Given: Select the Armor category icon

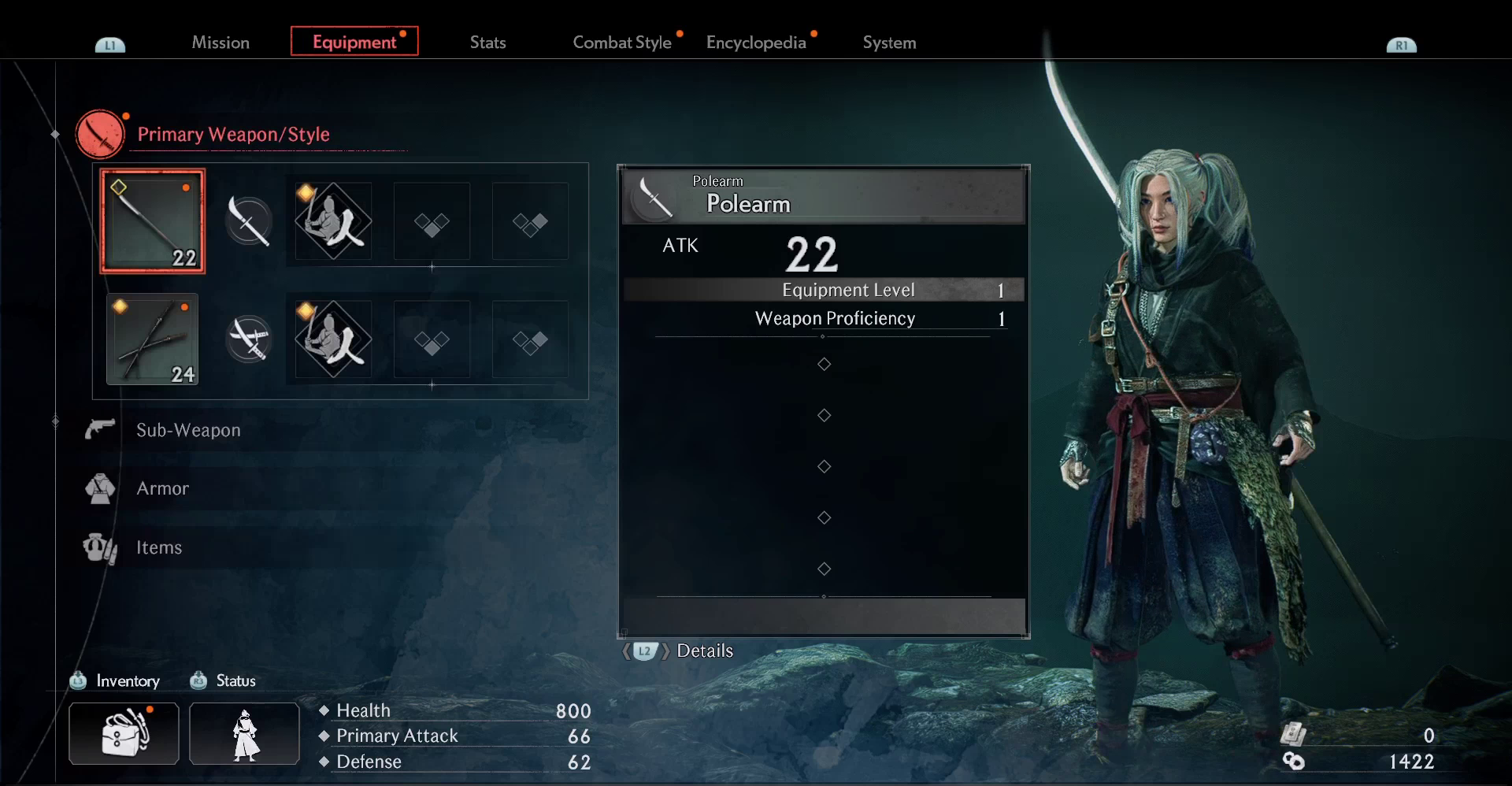Looking at the screenshot, I should (100, 488).
